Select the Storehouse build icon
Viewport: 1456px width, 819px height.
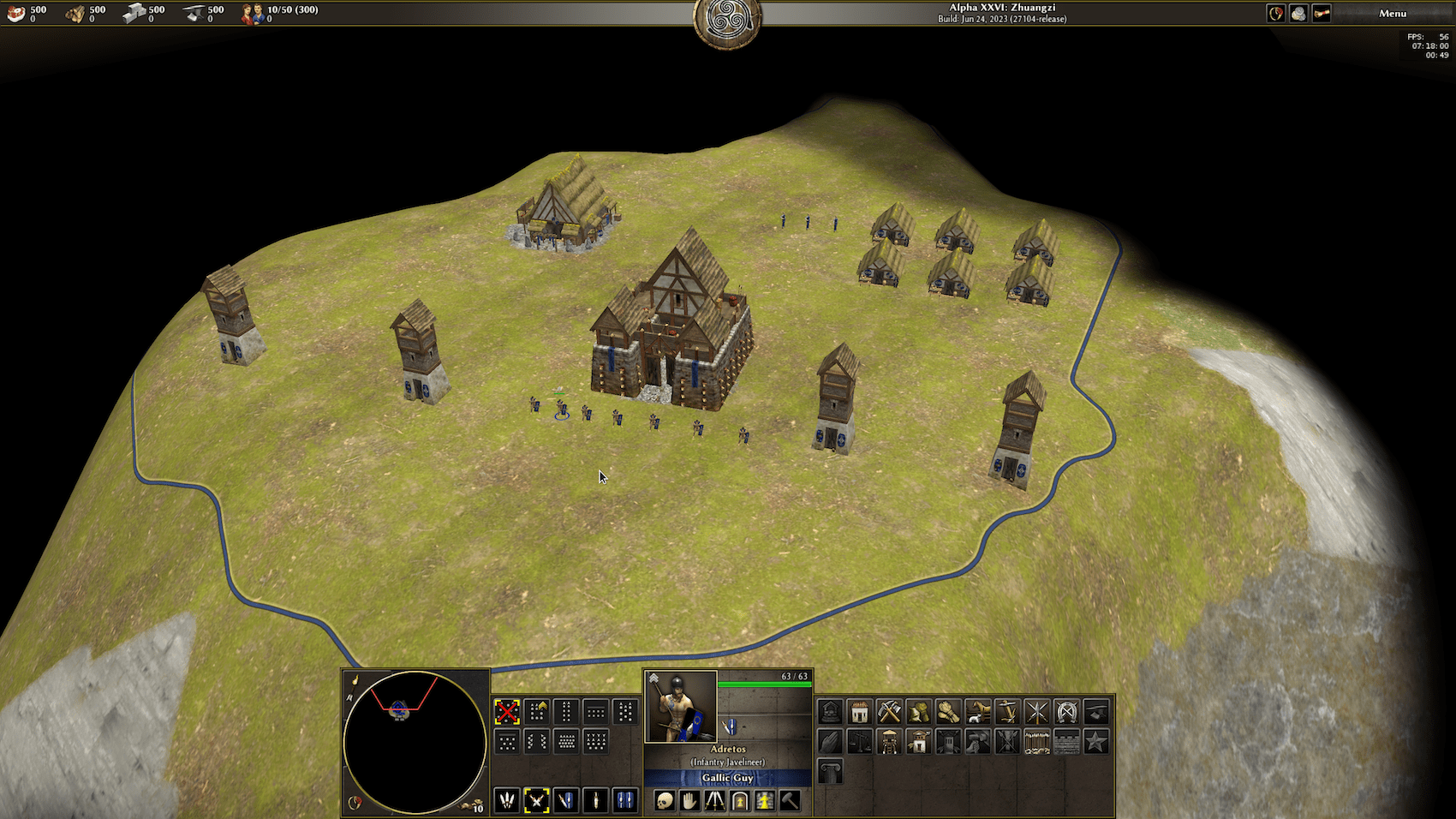pos(889,711)
